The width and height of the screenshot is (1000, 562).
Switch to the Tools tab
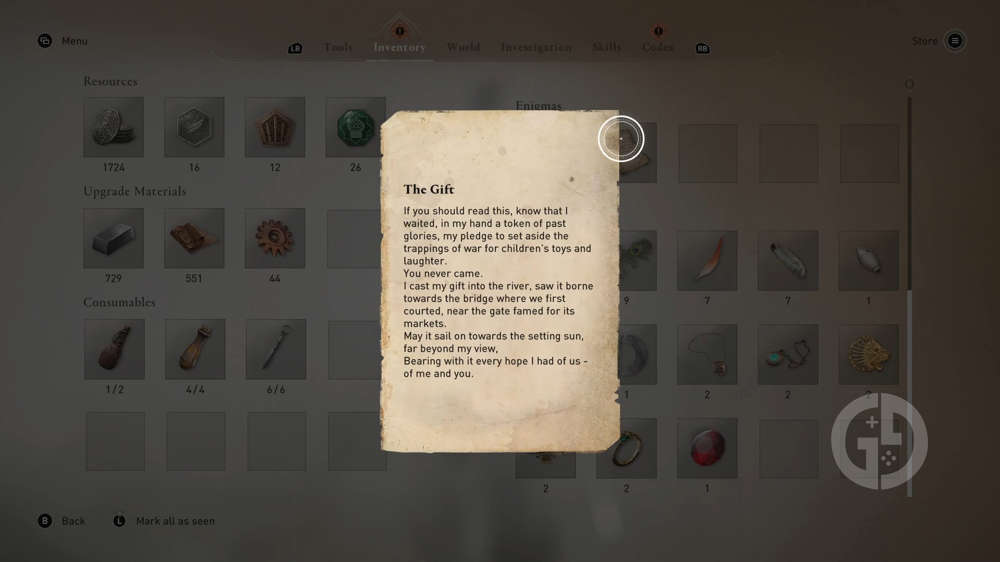pyautogui.click(x=337, y=47)
